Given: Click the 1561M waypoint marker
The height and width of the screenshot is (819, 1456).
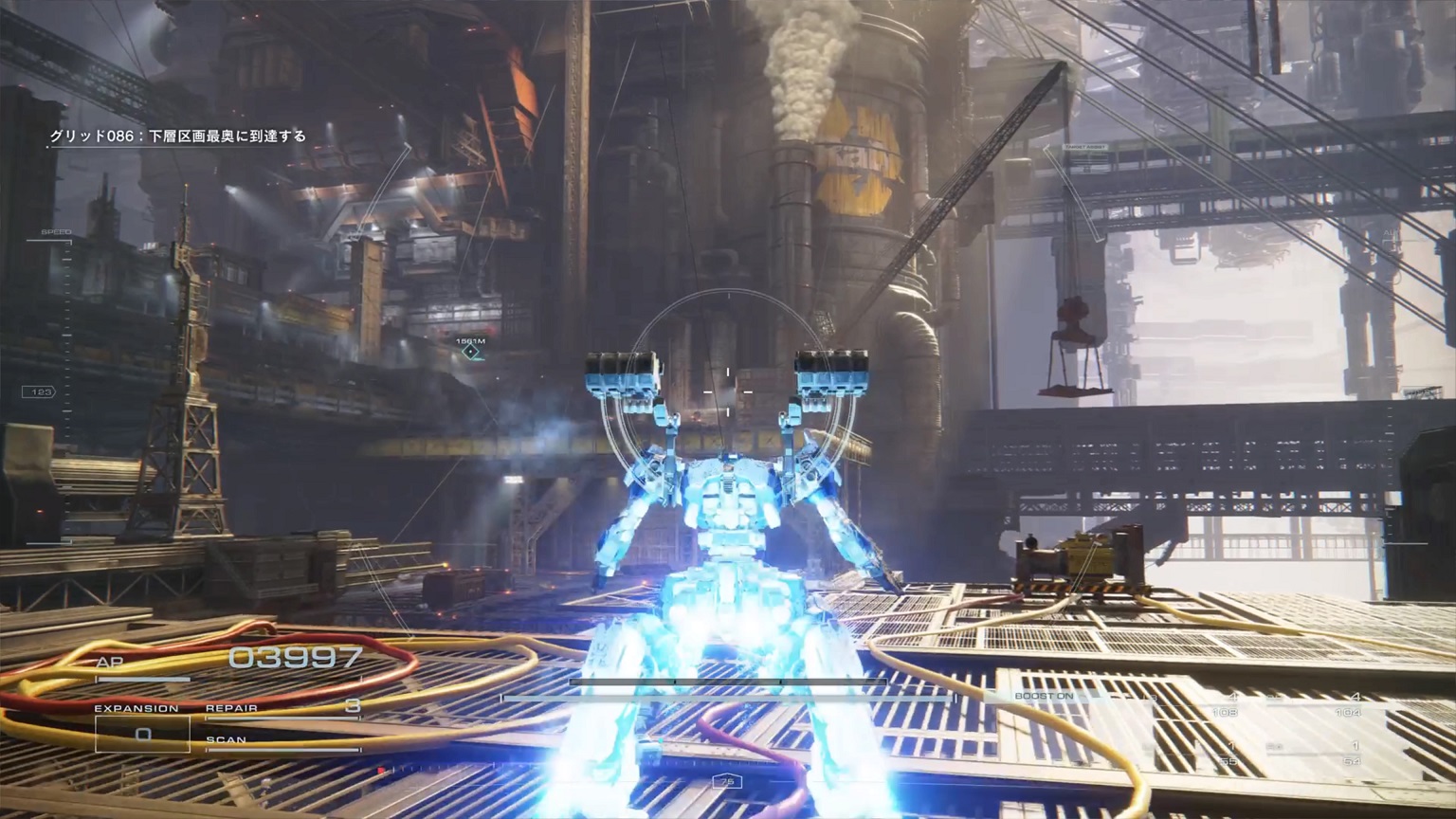Looking at the screenshot, I should tap(470, 352).
